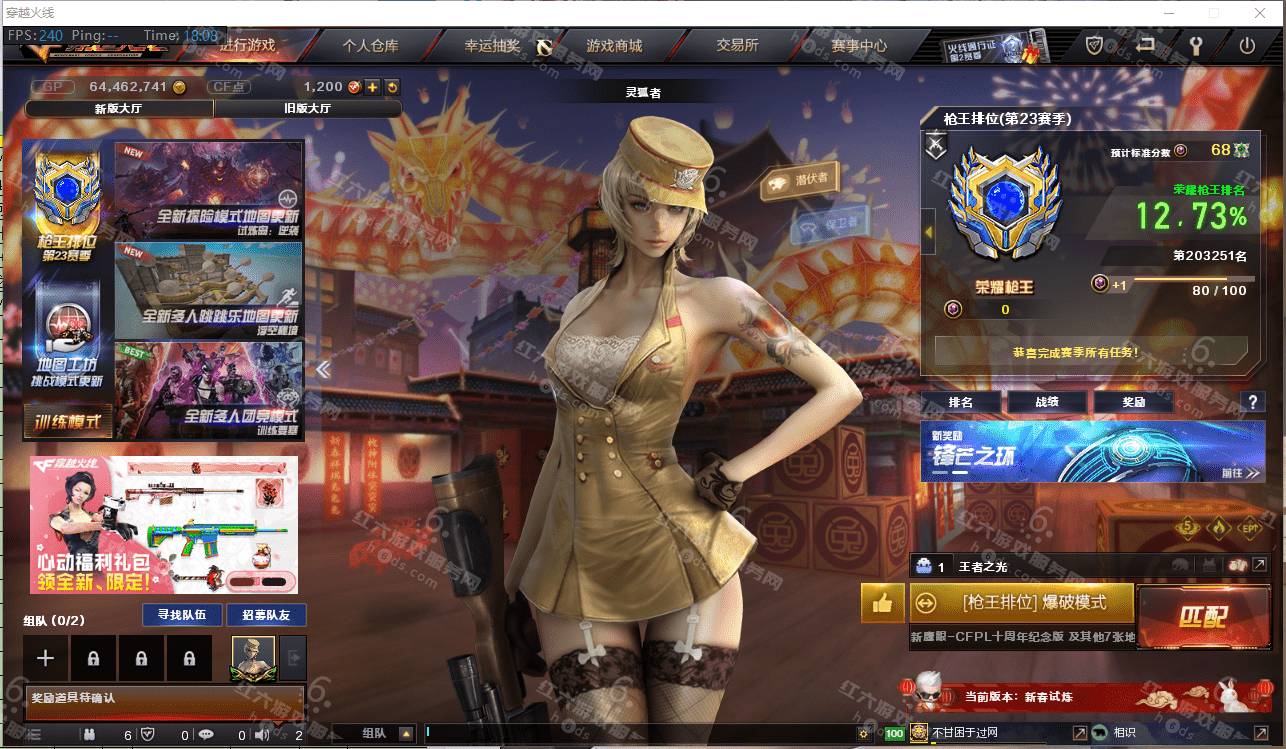Toggle the thumbs-up like next to 枪王排位

tap(881, 603)
